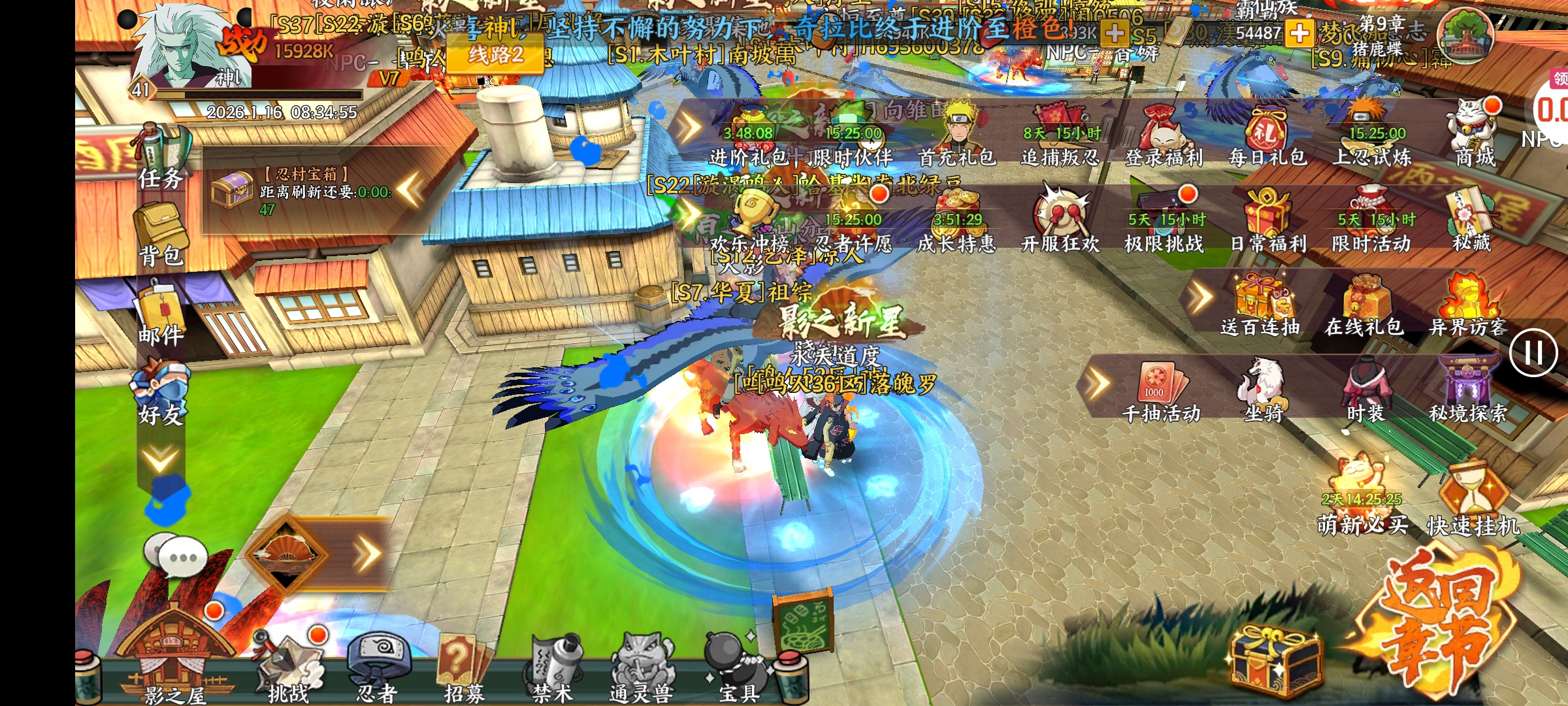Activate 快速挂机 quick idle
This screenshot has height=706, width=1568.
point(1473,503)
